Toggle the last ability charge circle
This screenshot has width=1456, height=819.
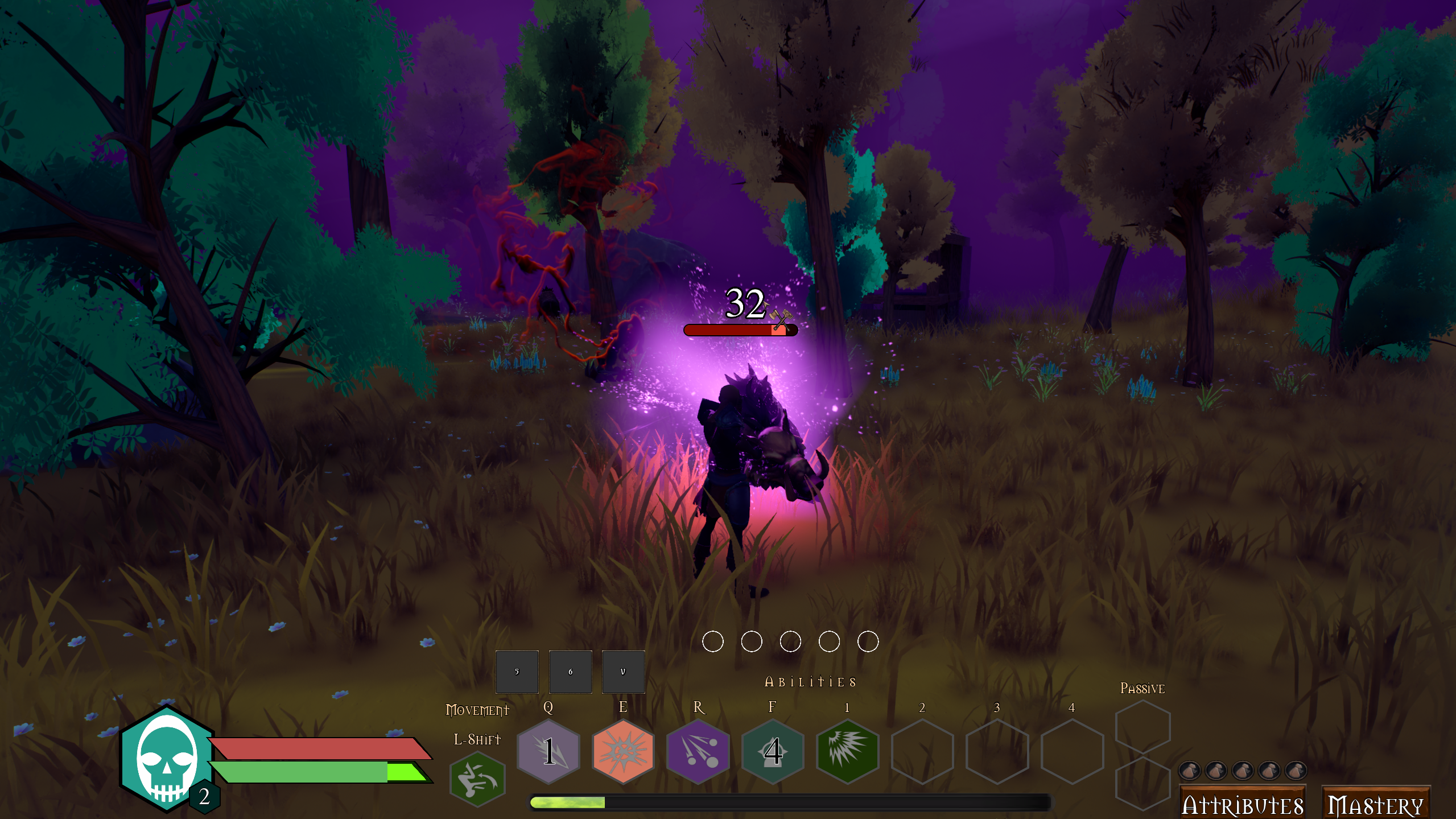(x=867, y=641)
